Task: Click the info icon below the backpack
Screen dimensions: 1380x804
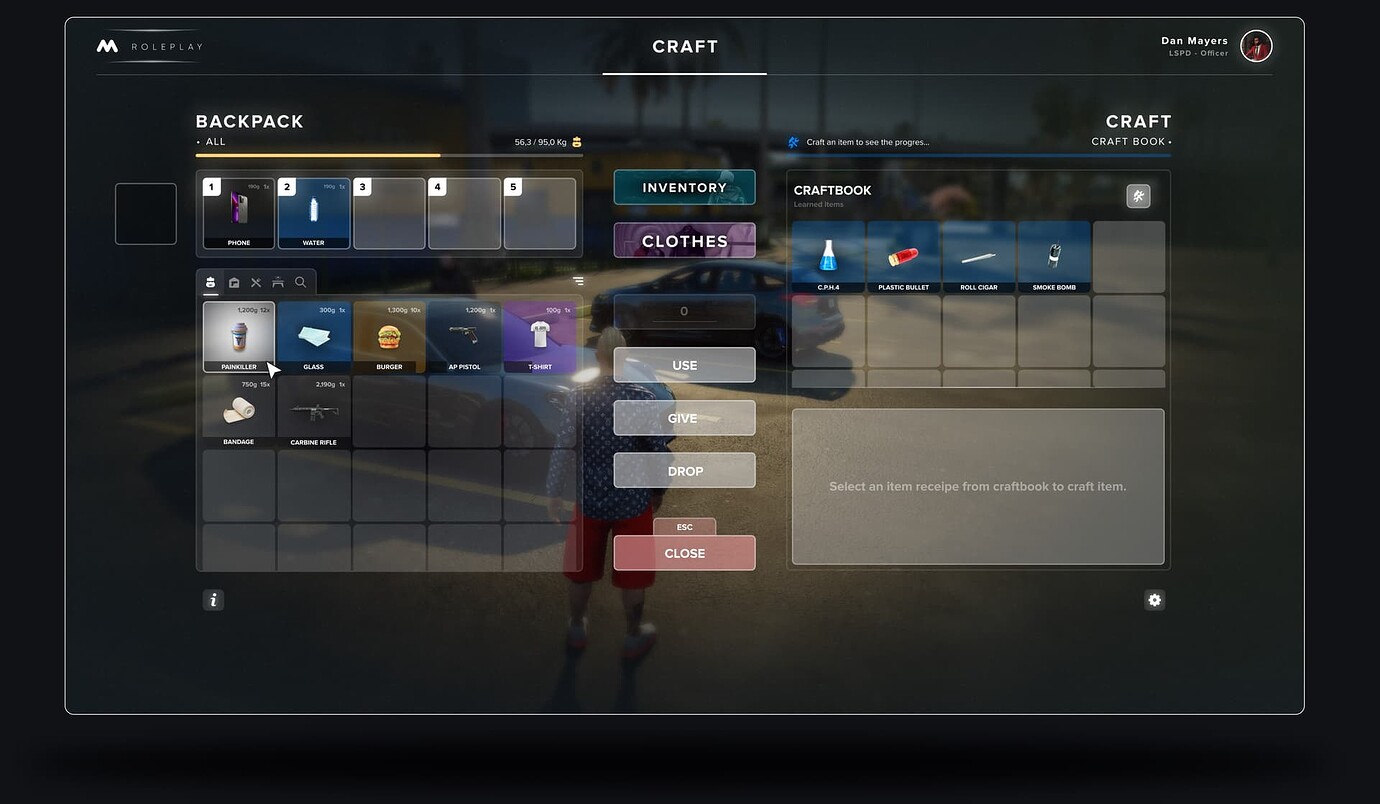Action: [x=213, y=599]
